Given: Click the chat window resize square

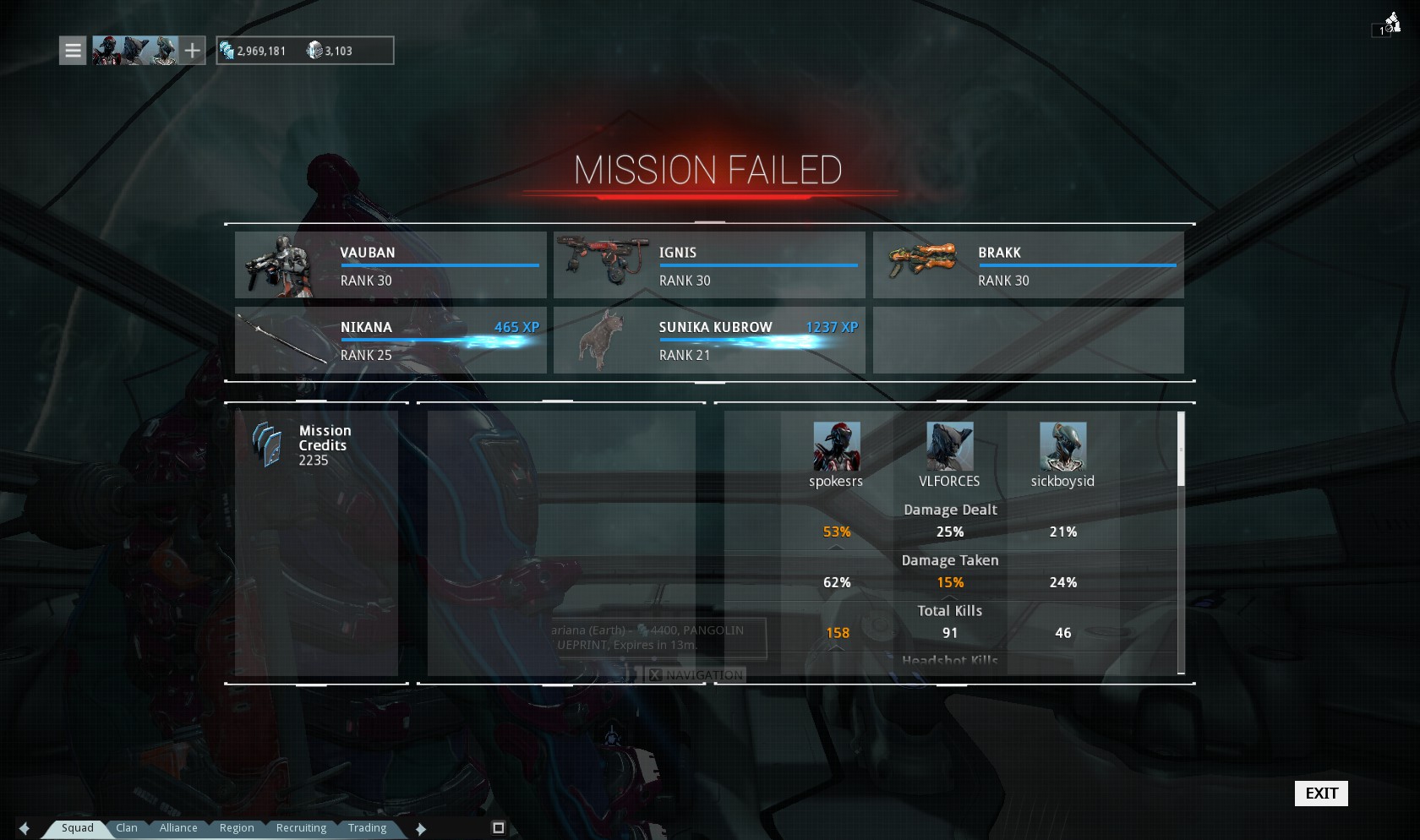Looking at the screenshot, I should point(499,828).
